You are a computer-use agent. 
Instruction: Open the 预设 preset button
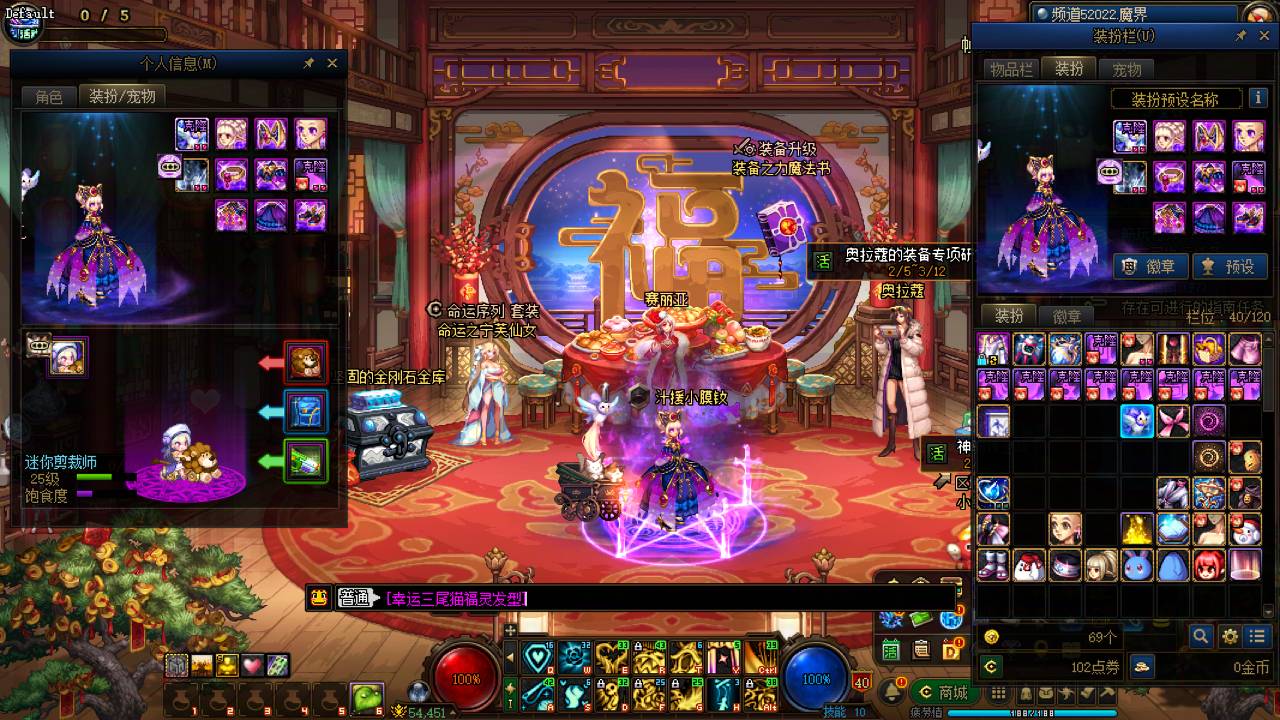(x=1229, y=266)
